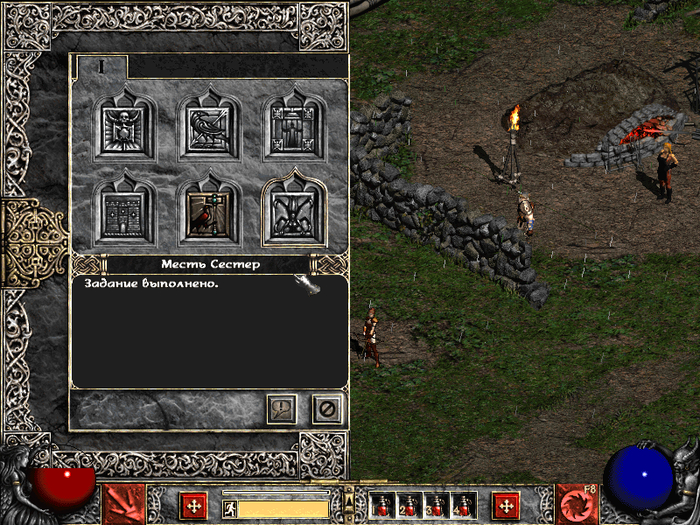
Task: Open the left-click attack skill selector
Action: pos(124,504)
